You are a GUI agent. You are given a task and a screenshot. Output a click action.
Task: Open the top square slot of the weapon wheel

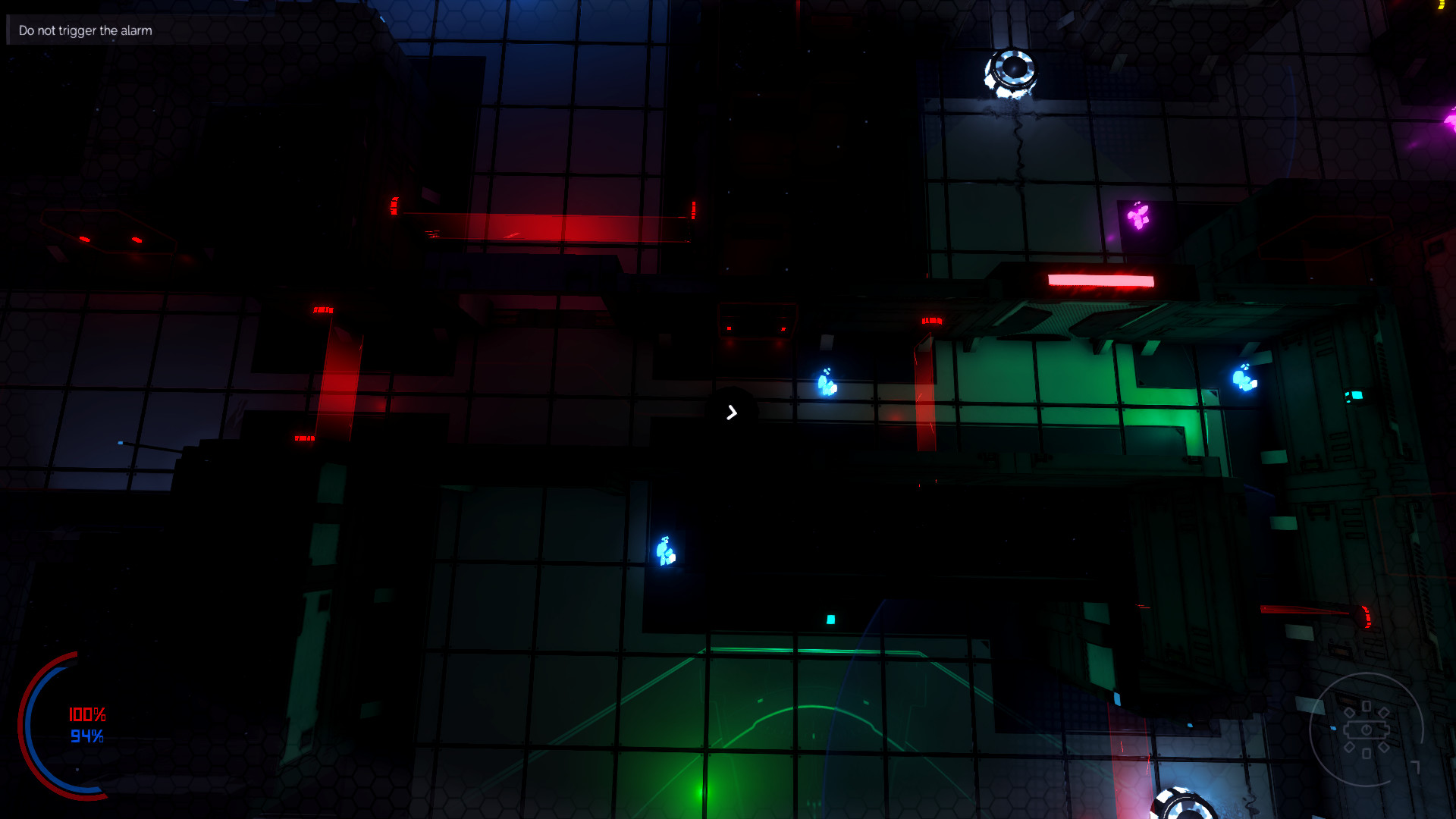pyautogui.click(x=1367, y=706)
